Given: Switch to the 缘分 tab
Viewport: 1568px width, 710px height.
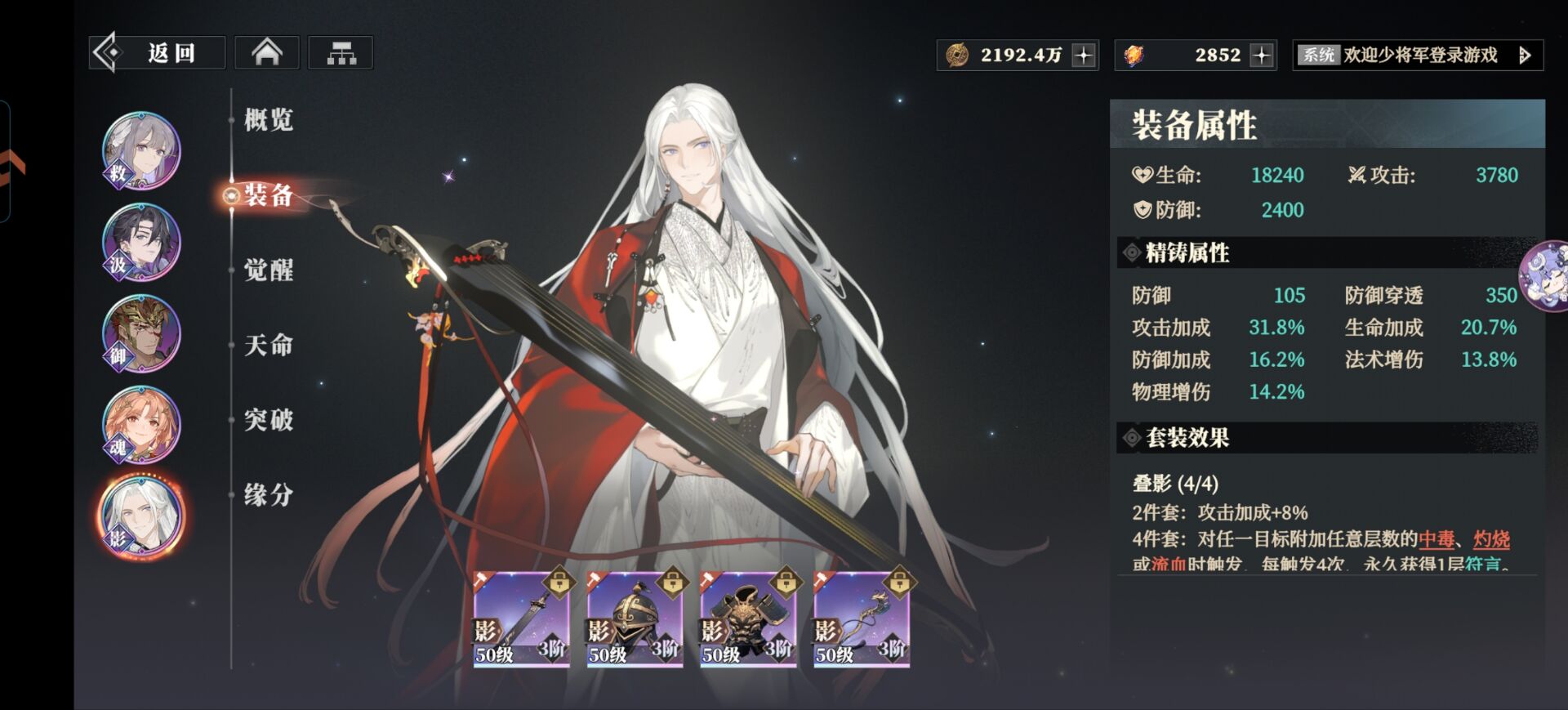Looking at the screenshot, I should (268, 494).
